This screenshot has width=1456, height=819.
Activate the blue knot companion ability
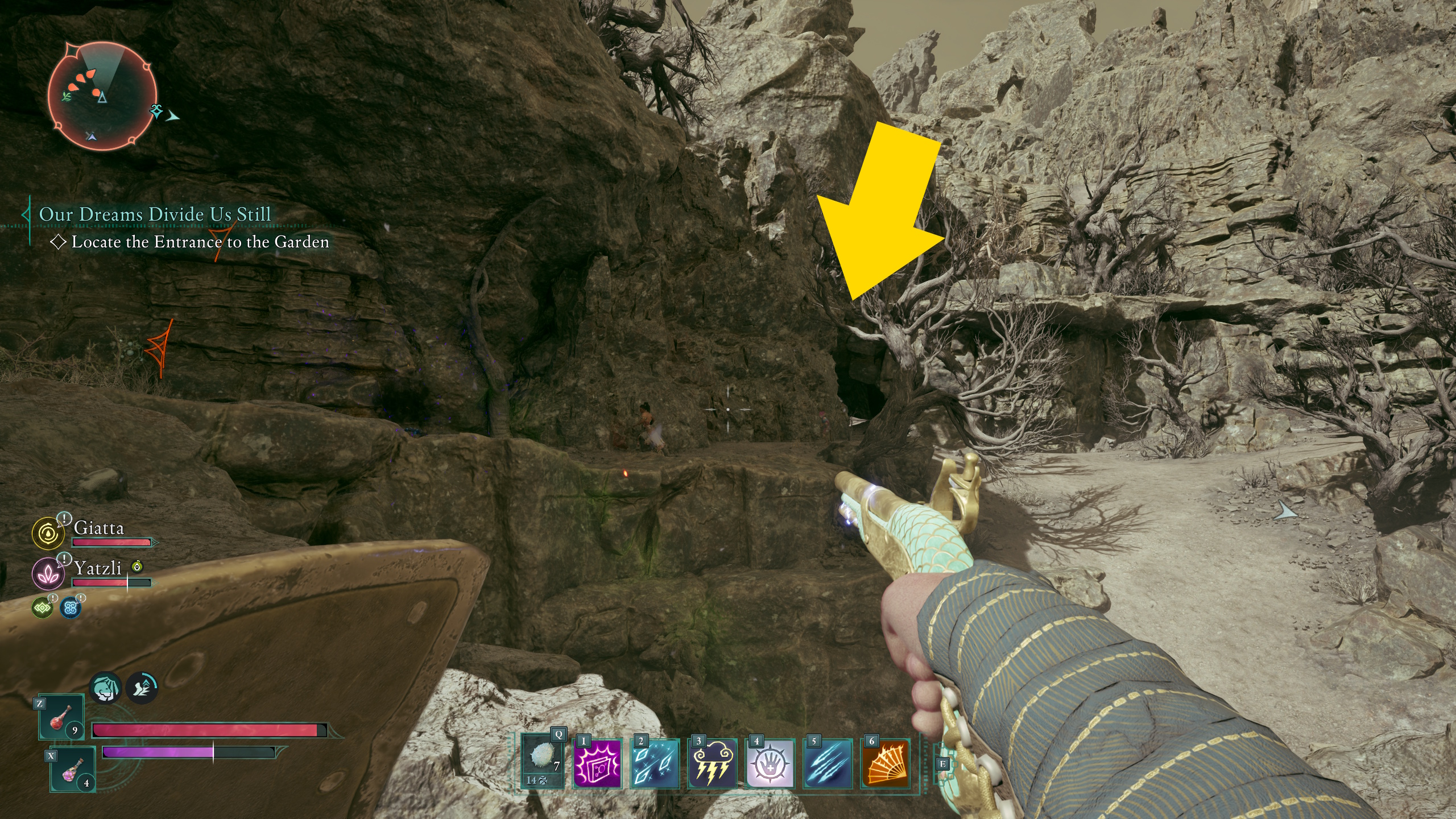click(x=71, y=608)
